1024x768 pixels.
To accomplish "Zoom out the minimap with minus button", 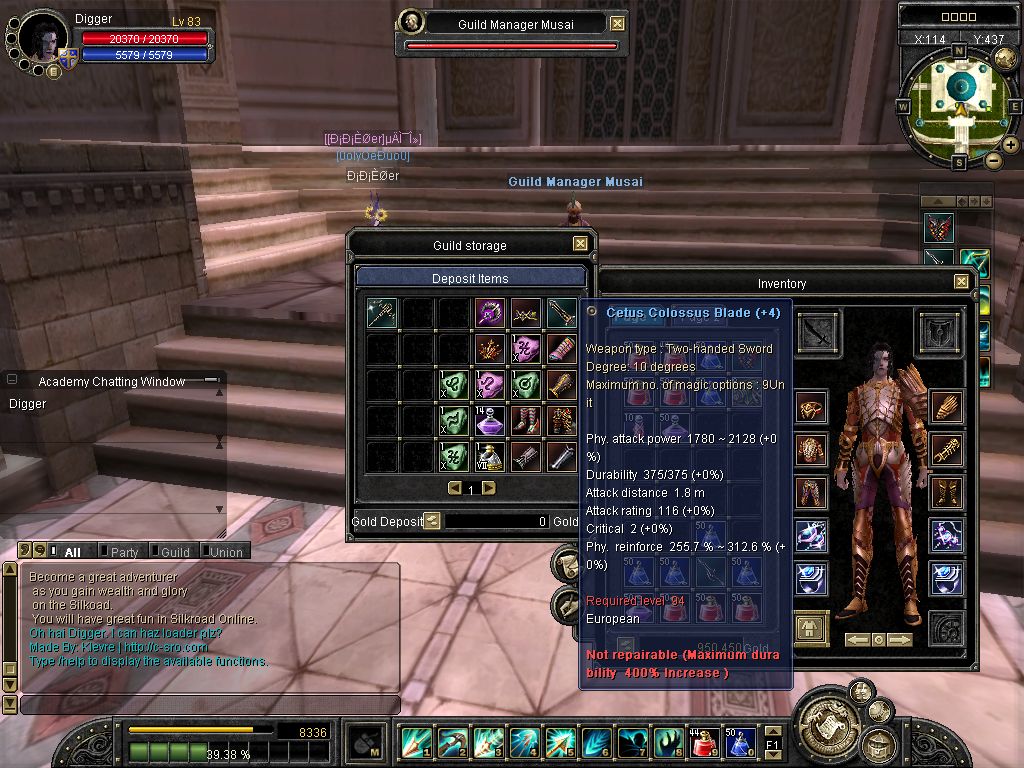I will point(993,160).
